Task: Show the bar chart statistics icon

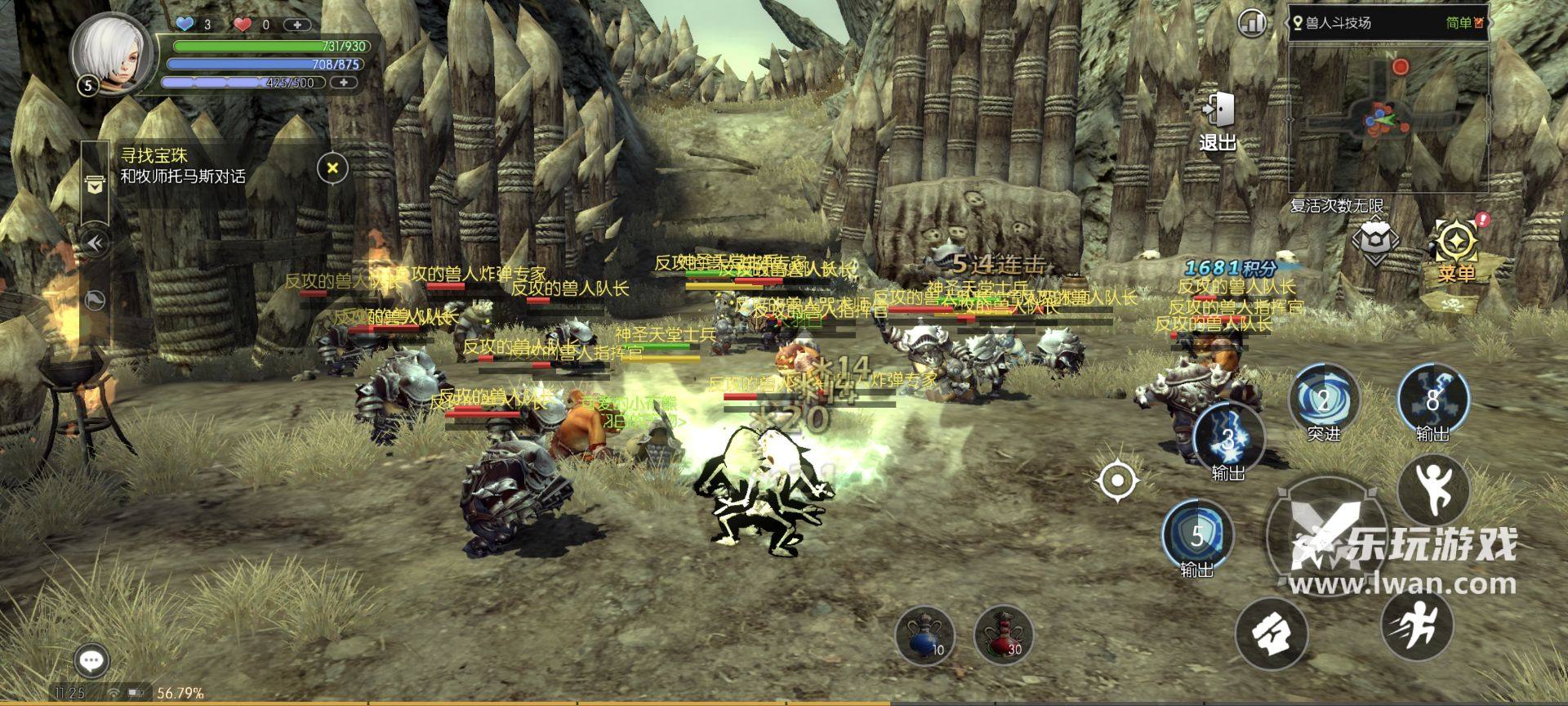Action: point(1251,23)
